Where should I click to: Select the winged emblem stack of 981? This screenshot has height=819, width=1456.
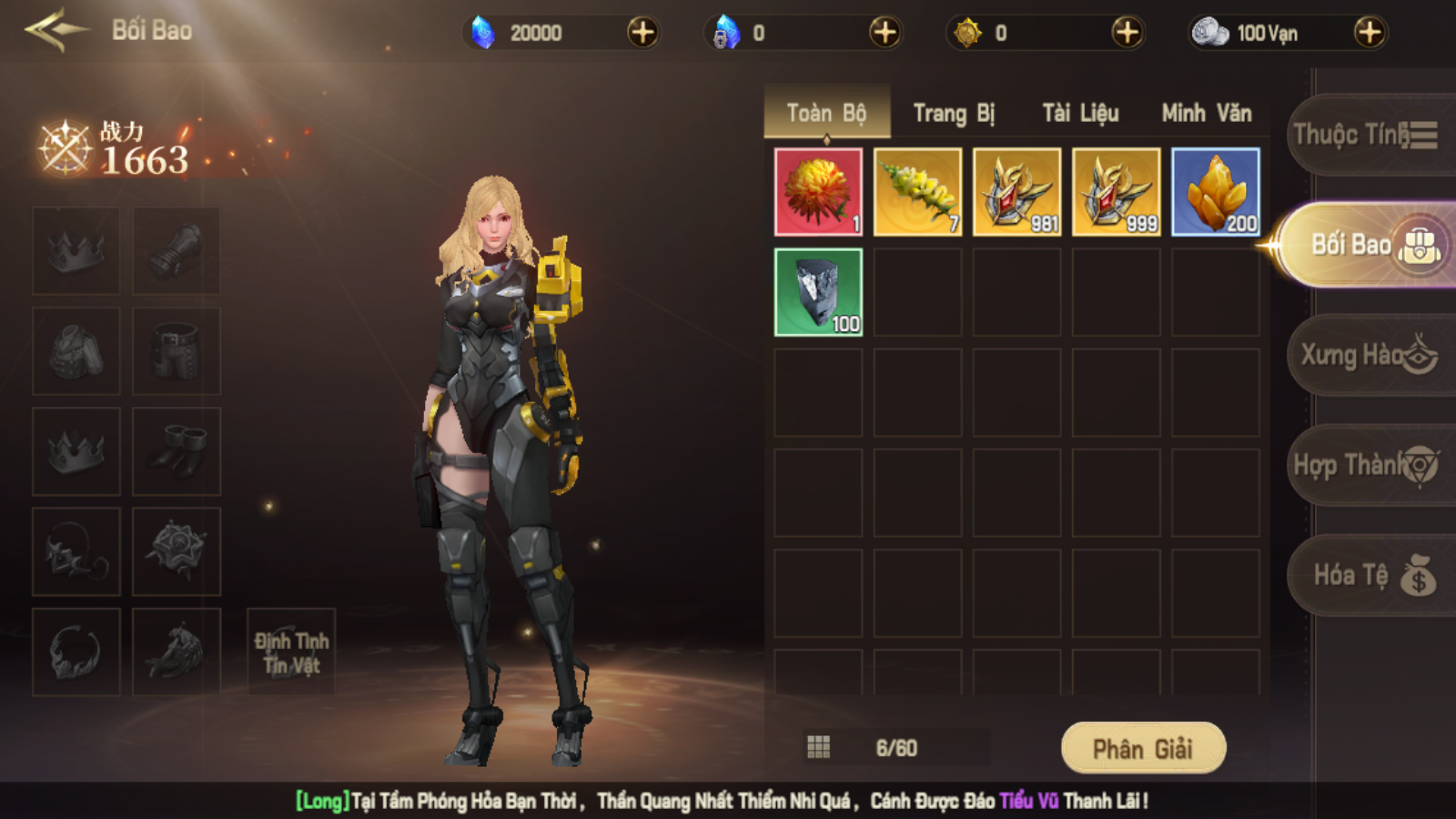pyautogui.click(x=1016, y=192)
